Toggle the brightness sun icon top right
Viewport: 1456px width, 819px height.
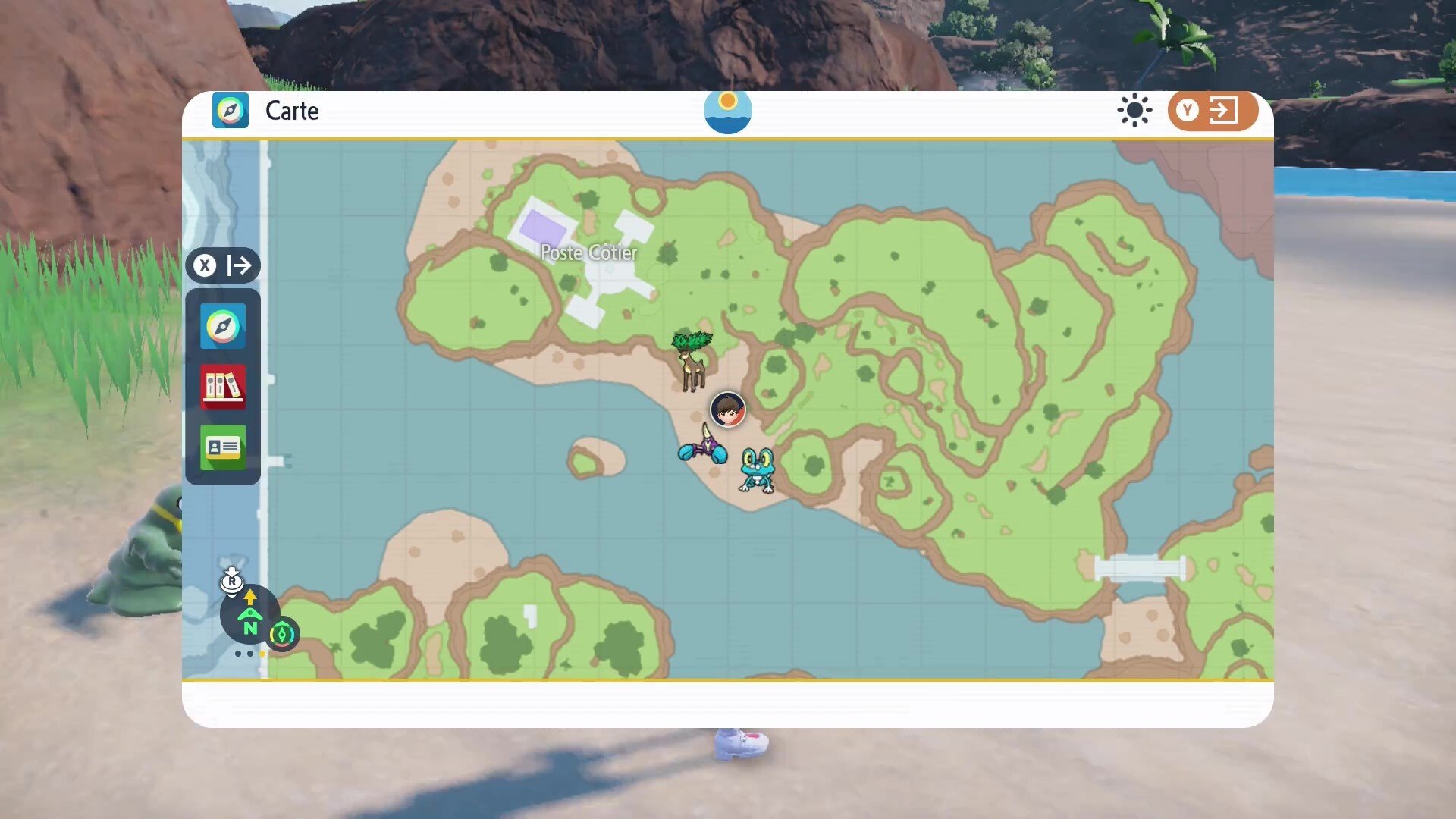pos(1134,110)
